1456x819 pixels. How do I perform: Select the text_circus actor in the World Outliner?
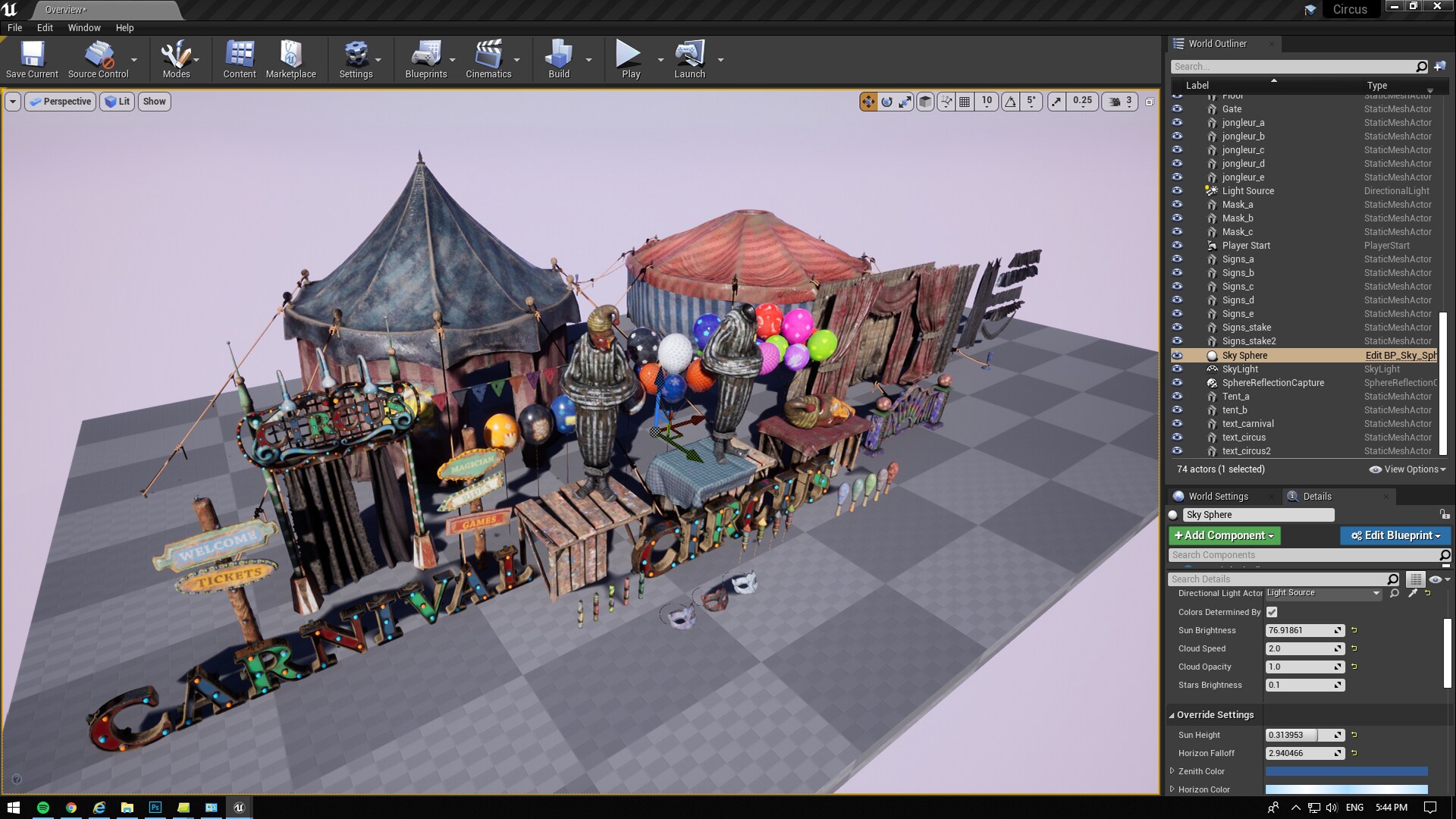click(1244, 438)
